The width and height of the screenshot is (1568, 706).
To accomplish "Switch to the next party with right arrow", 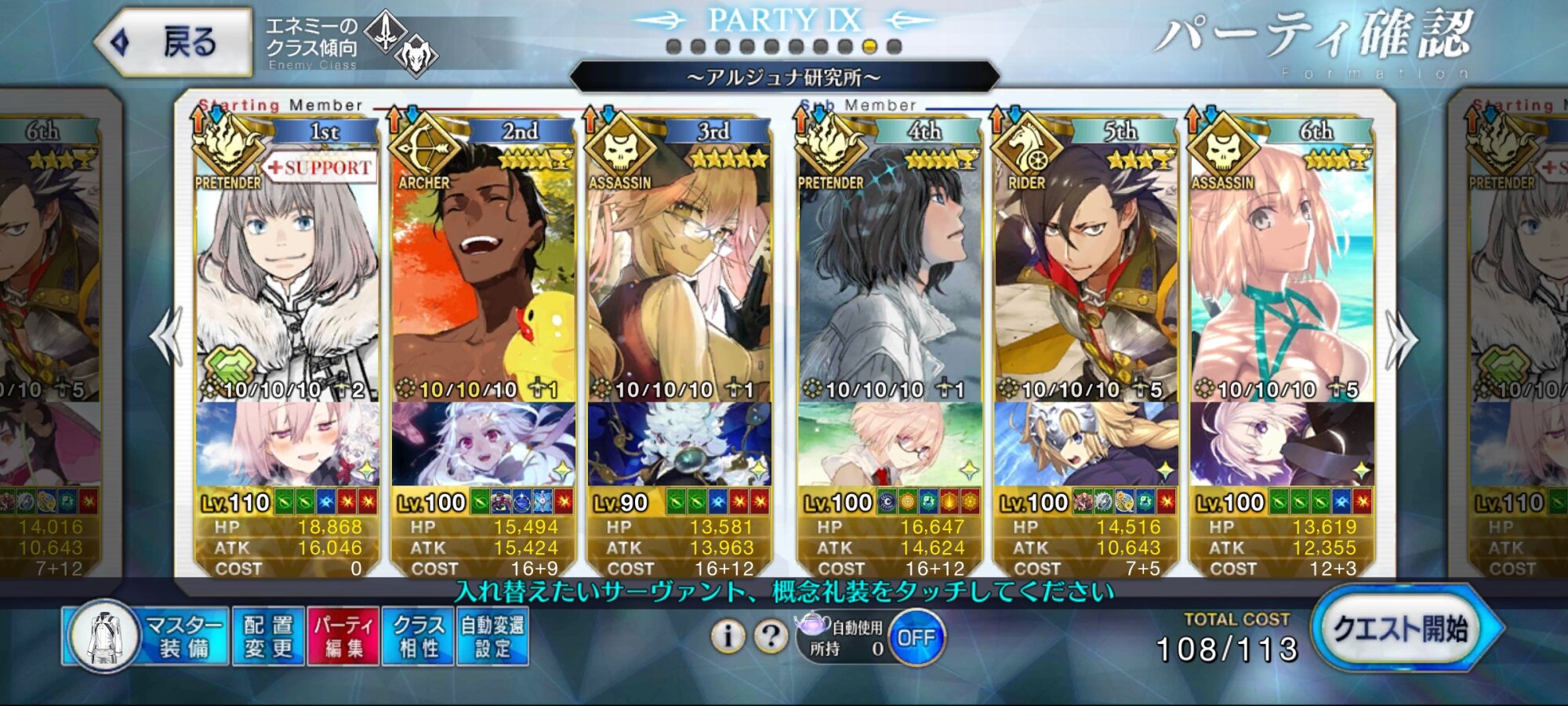I will click(1401, 339).
